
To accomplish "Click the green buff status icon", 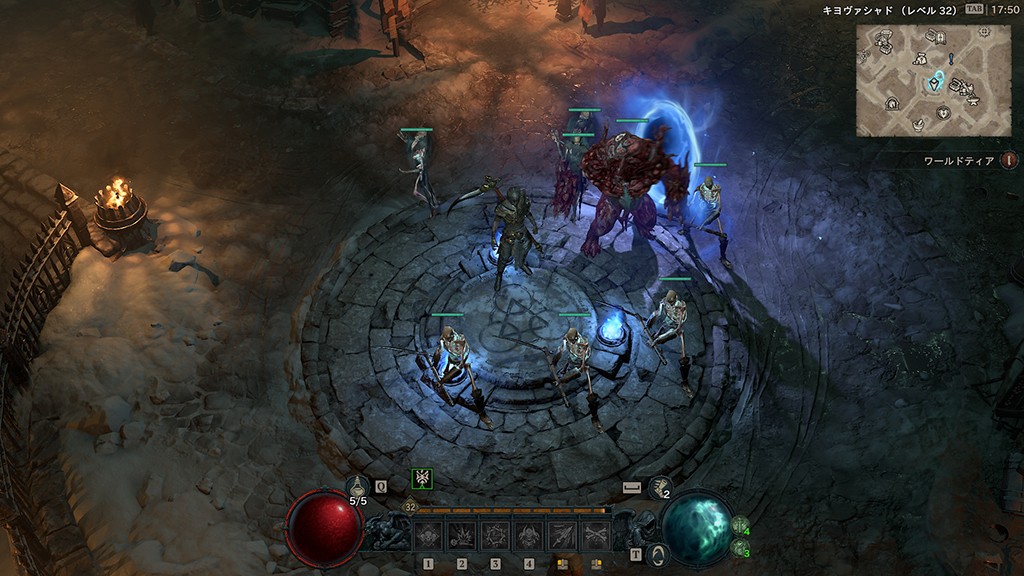I will click(422, 479).
